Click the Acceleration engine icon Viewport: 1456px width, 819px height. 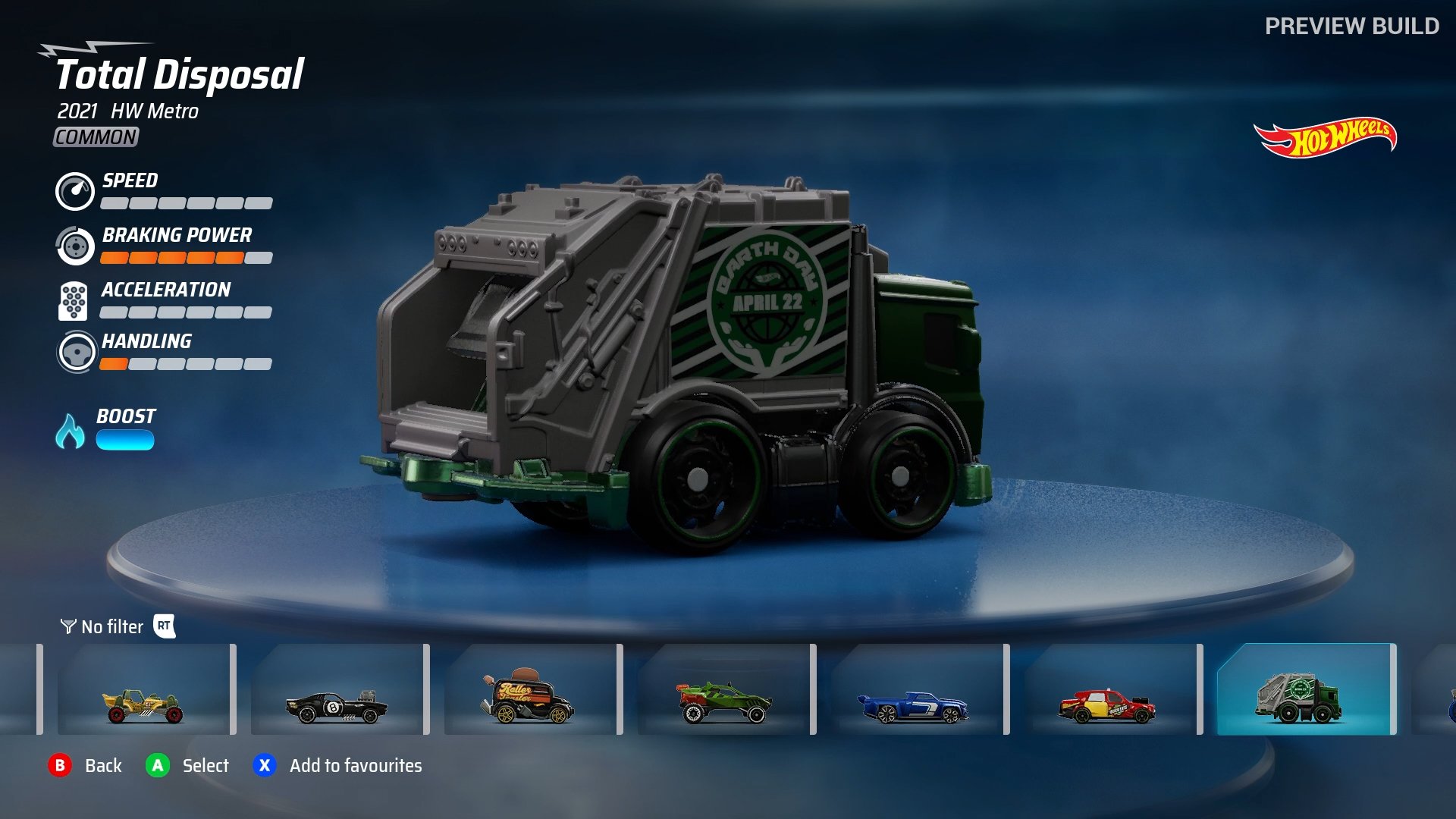pyautogui.click(x=72, y=300)
